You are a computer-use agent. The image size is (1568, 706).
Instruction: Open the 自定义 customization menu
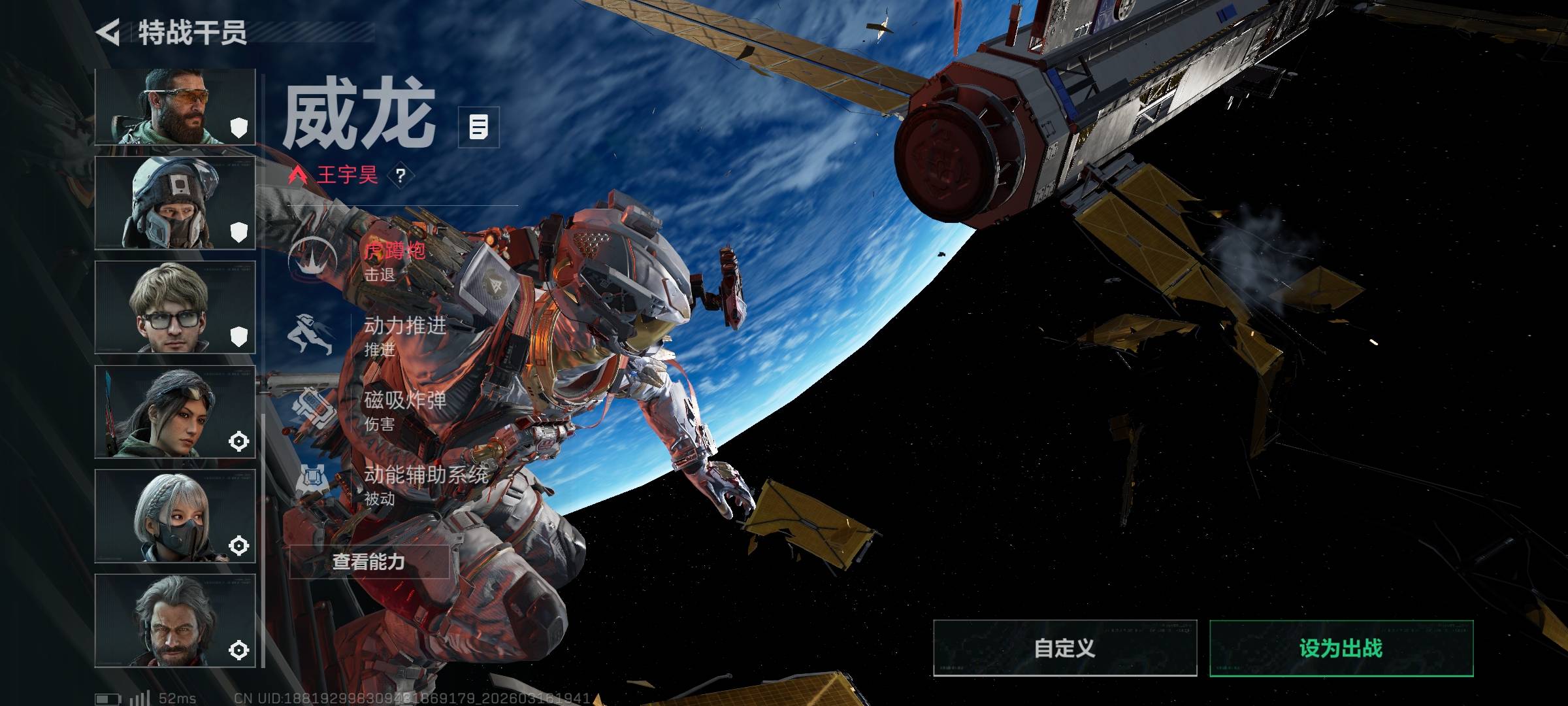(1065, 648)
